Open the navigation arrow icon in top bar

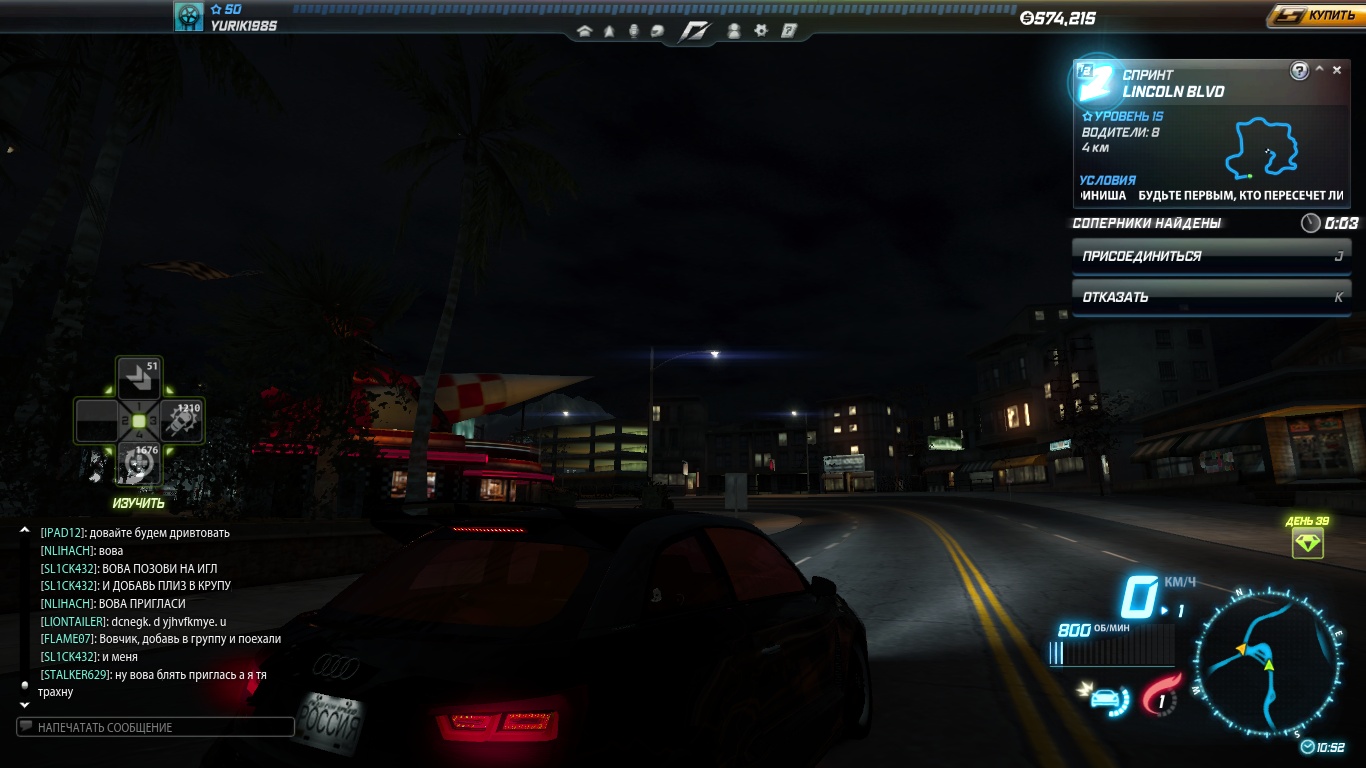point(609,31)
